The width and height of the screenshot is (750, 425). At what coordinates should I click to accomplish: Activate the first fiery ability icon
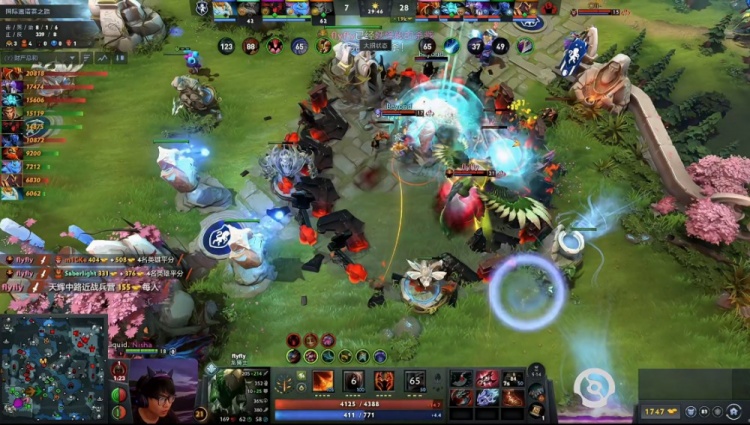pyautogui.click(x=323, y=381)
